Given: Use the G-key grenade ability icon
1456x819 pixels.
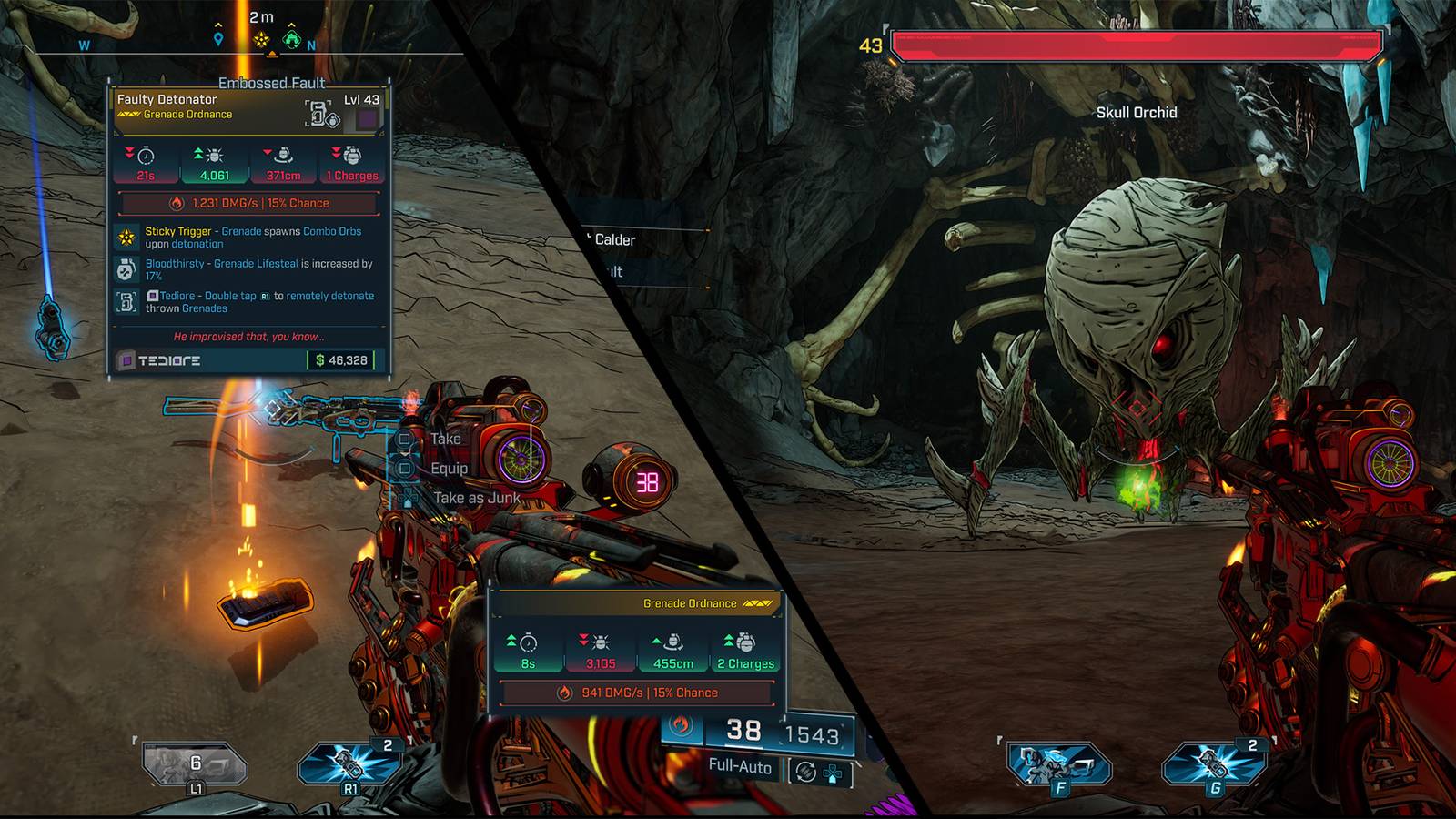Looking at the screenshot, I should [x=1215, y=764].
